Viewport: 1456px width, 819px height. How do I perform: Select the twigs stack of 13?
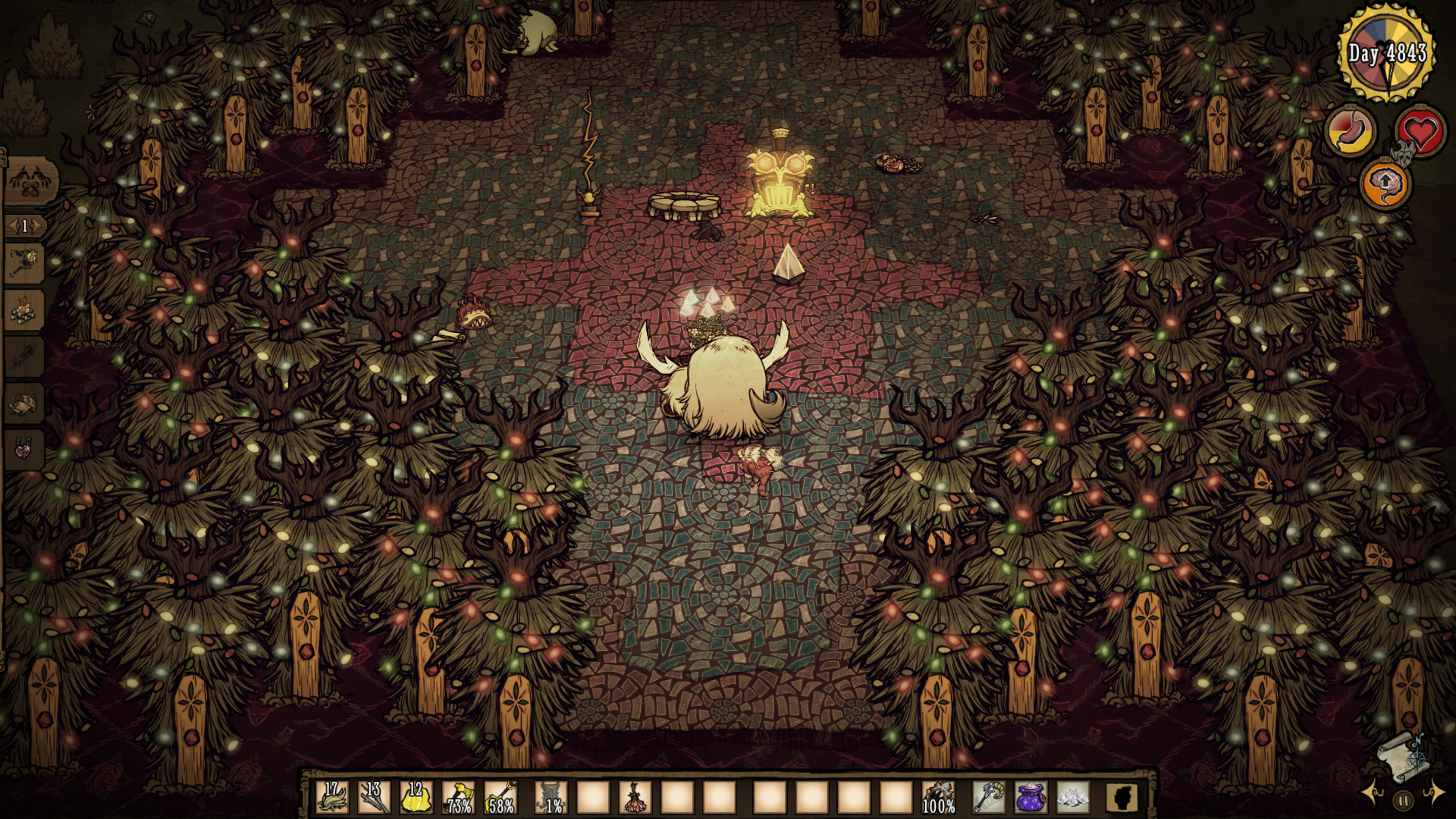pos(374,798)
